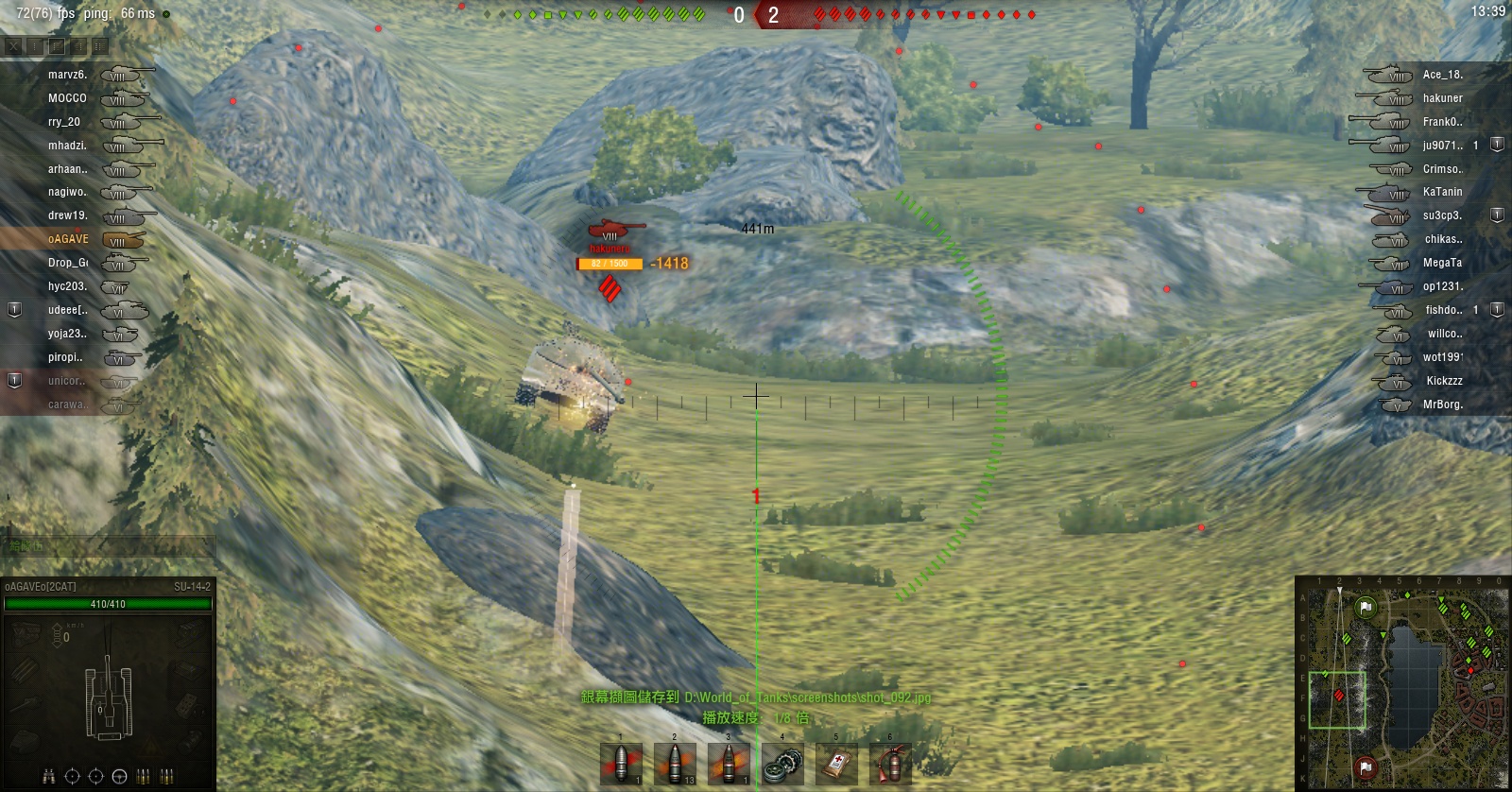Screen dimensions: 1512x792
Task: Hide the team player list with X
Action: click(13, 45)
